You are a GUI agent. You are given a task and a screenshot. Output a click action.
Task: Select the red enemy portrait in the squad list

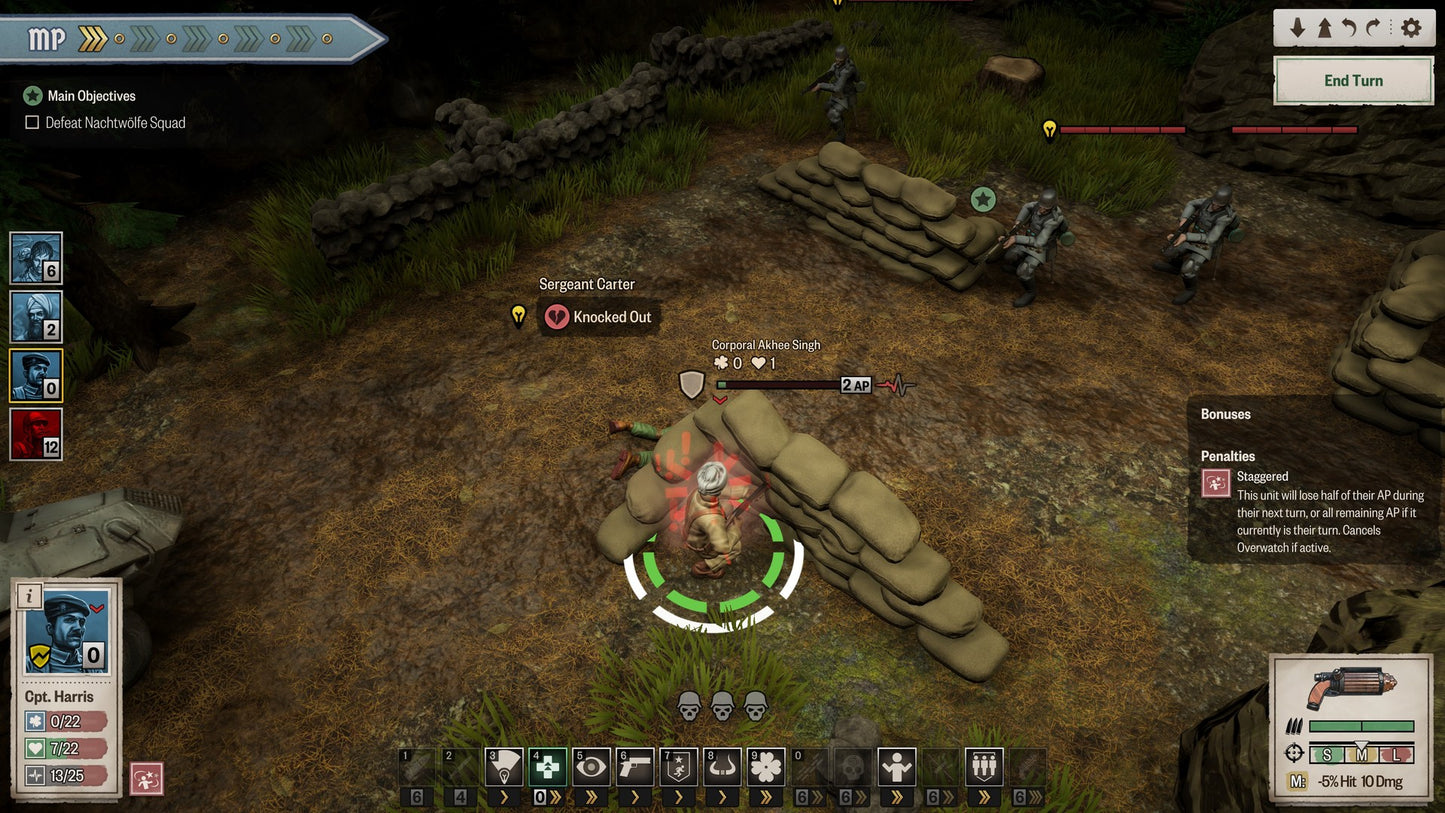35,432
